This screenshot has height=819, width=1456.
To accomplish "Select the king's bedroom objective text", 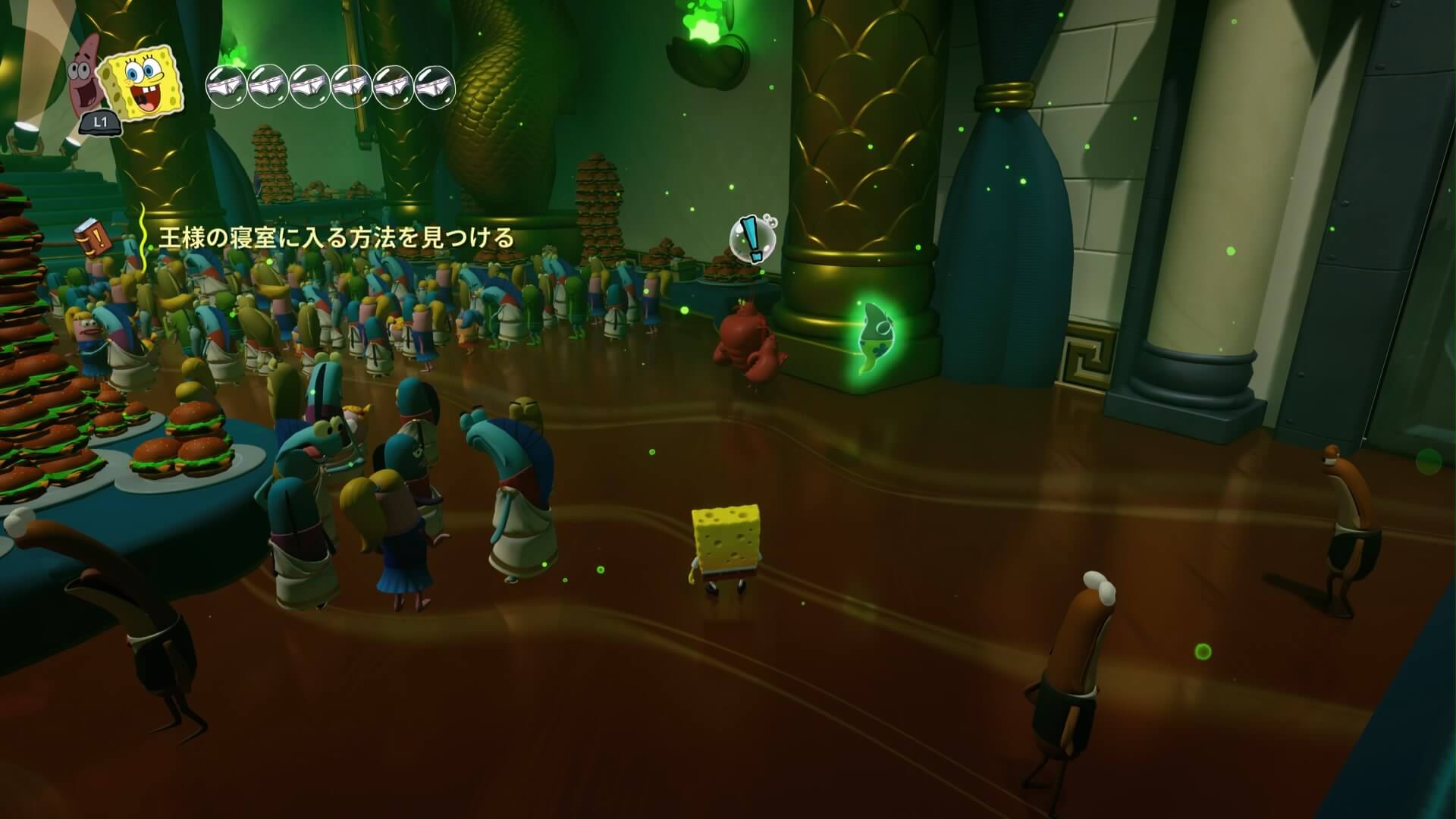I will 336,238.
